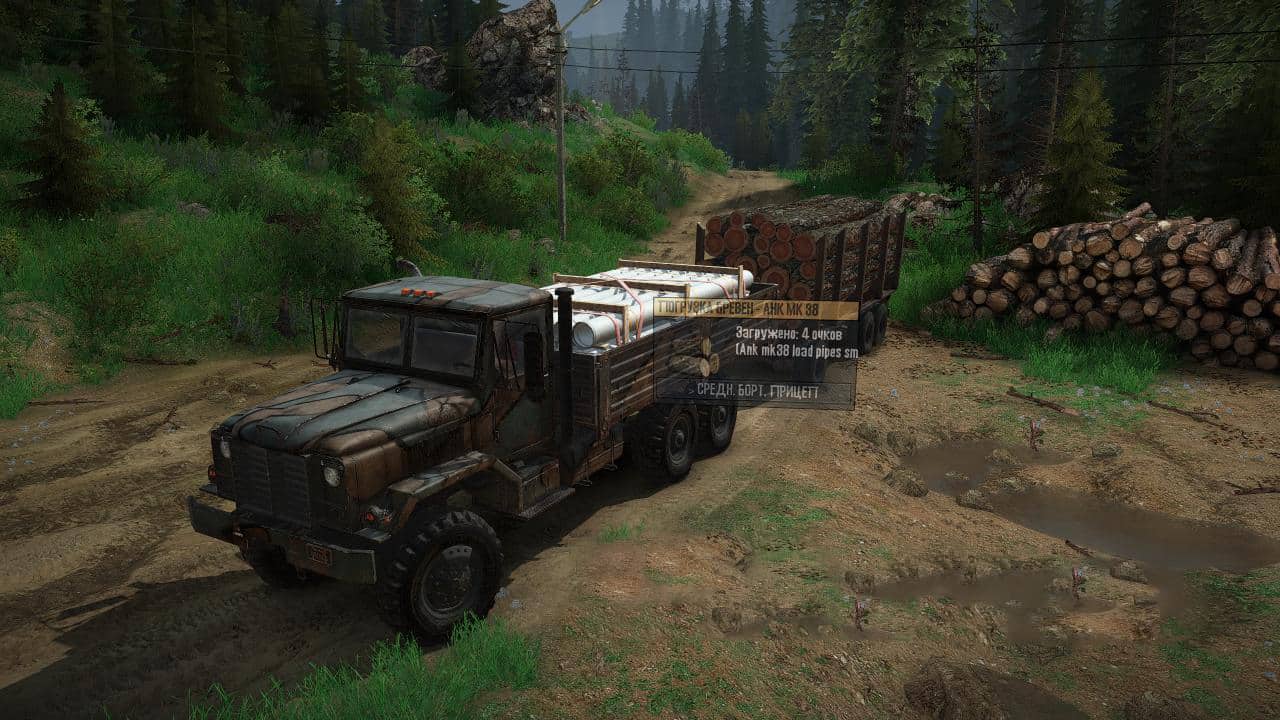
Task: Select the СРЕДН. БОРТ. ПРИЦЕП option
Action: click(755, 393)
